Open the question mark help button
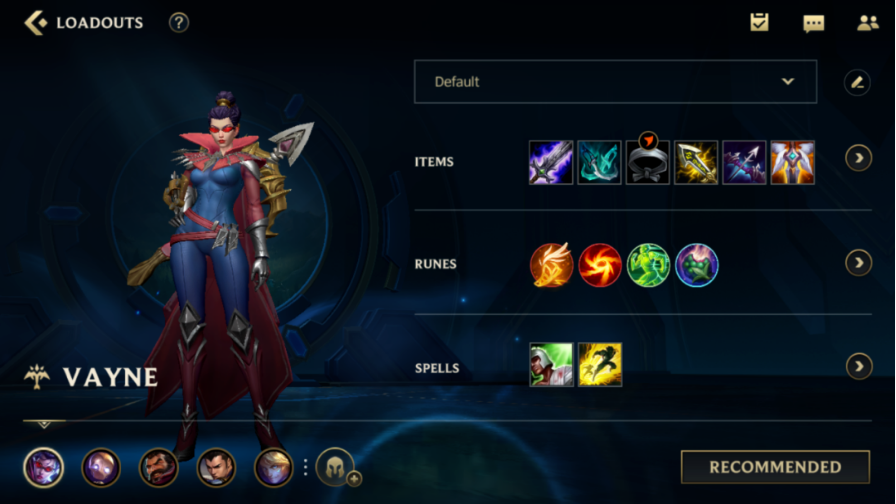This screenshot has width=896, height=504. click(179, 22)
